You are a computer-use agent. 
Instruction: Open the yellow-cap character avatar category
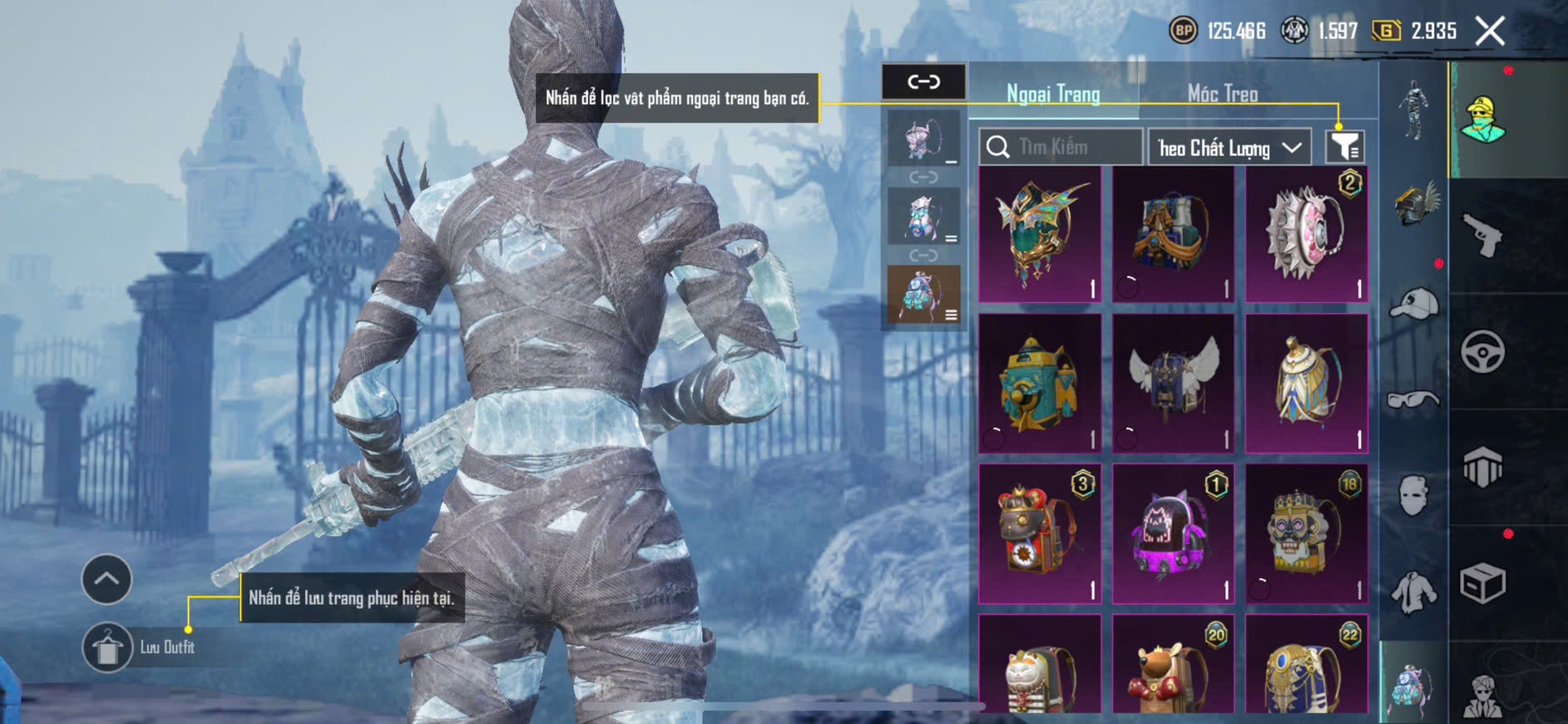1482,120
